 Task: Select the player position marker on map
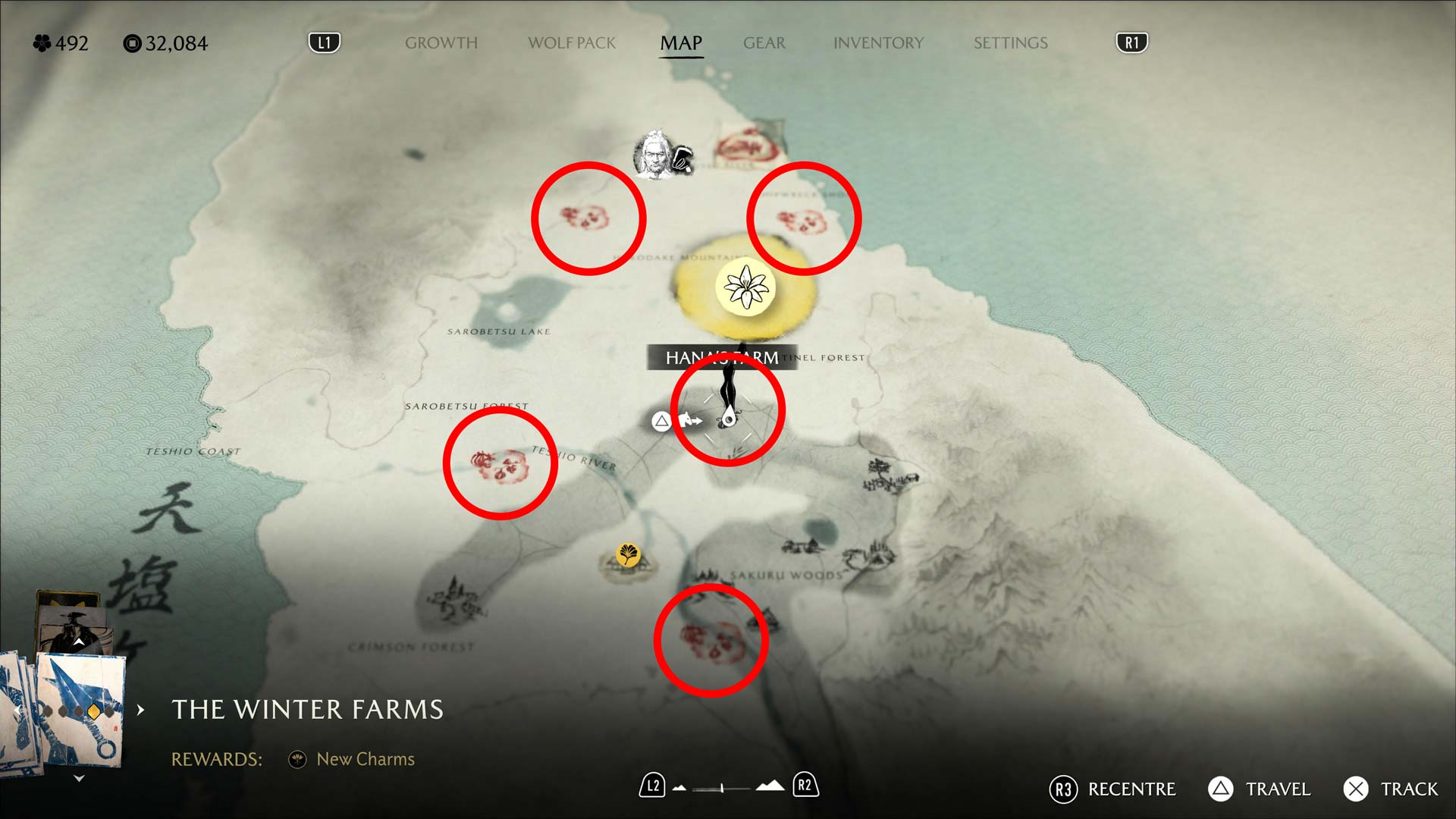[x=729, y=417]
